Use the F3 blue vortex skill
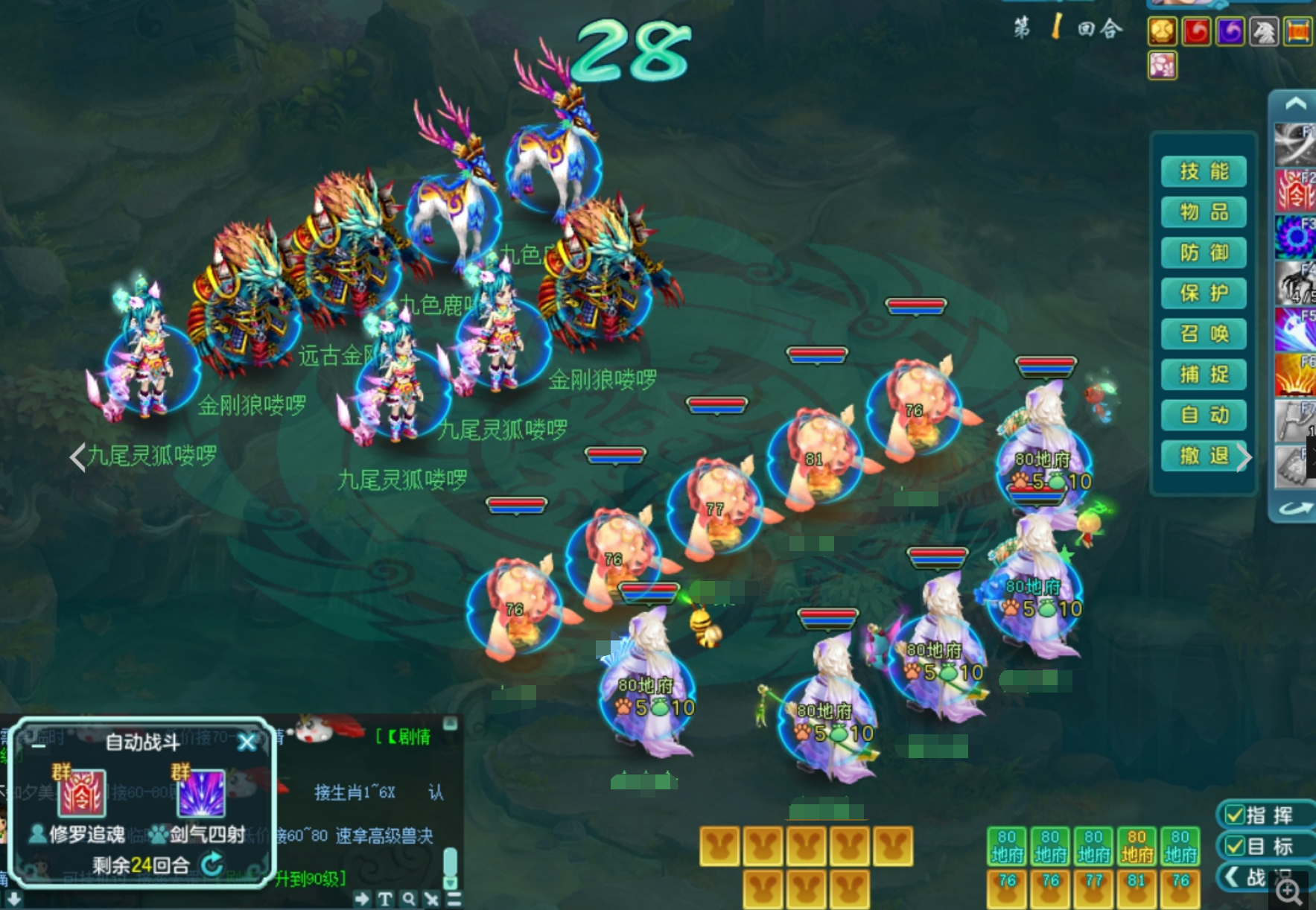1316x910 pixels. (x=1295, y=237)
